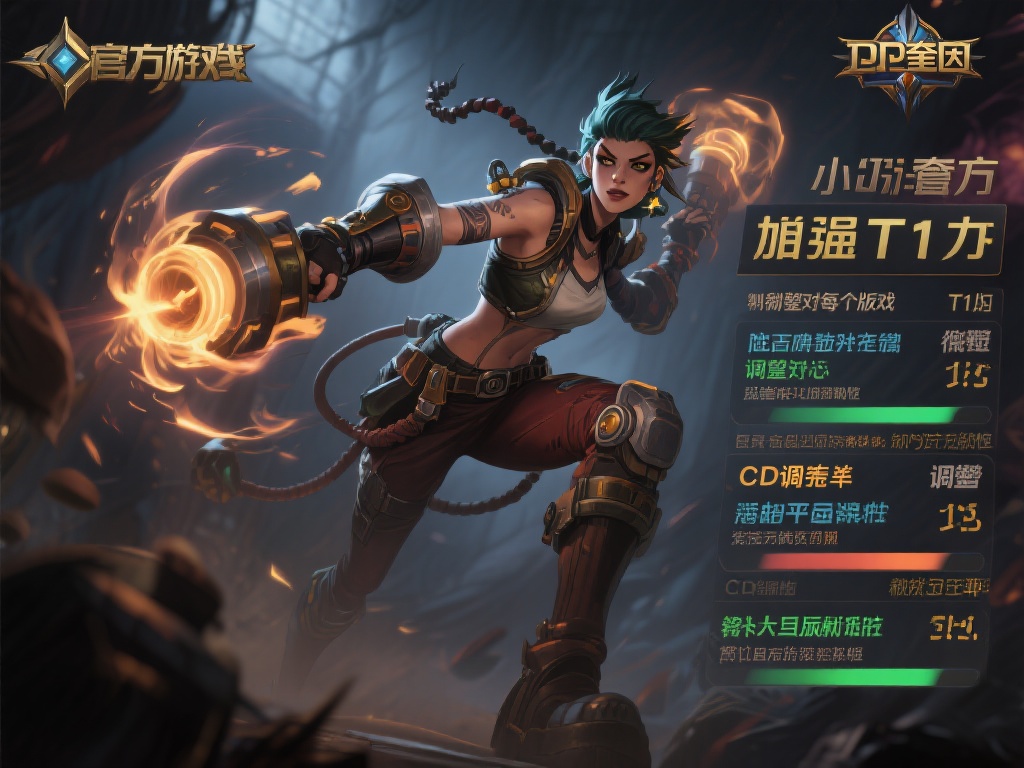Select the first stat card with green bar
Image resolution: width=1024 pixels, height=768 pixels.
(x=866, y=372)
